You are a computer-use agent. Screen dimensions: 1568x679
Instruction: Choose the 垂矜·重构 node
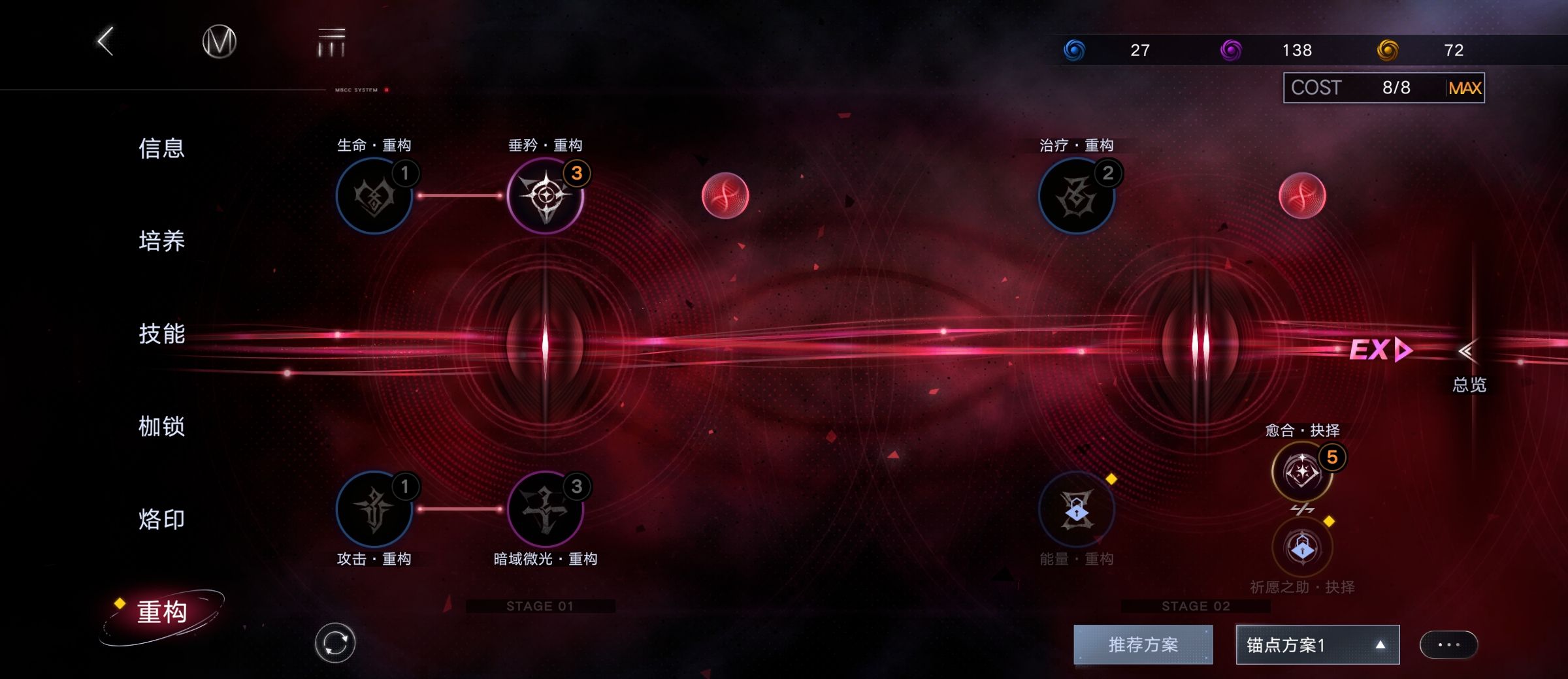click(x=546, y=196)
